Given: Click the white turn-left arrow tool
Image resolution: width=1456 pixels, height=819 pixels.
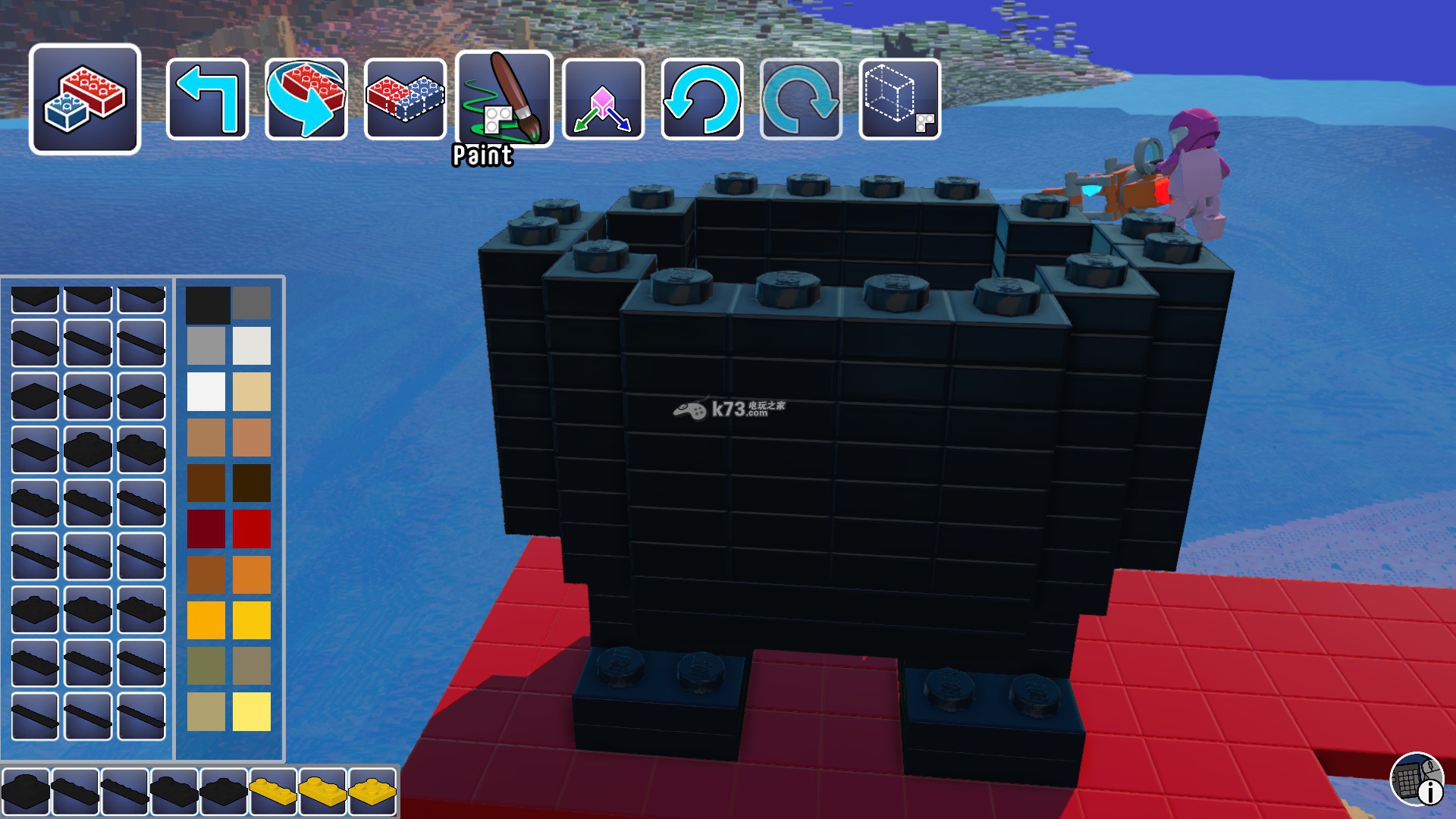Looking at the screenshot, I should (207, 99).
